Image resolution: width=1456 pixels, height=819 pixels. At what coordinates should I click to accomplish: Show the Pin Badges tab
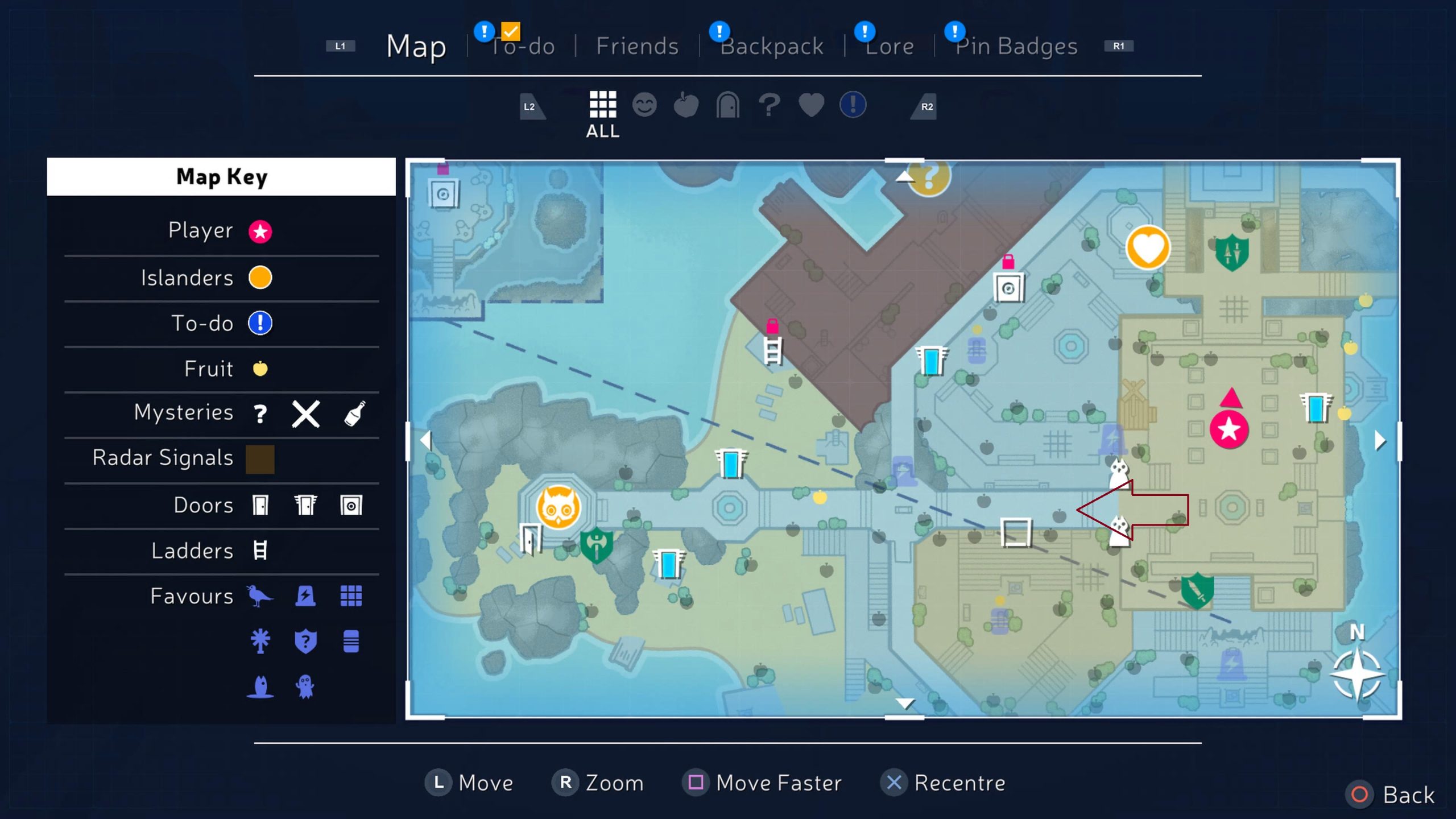click(x=1016, y=46)
